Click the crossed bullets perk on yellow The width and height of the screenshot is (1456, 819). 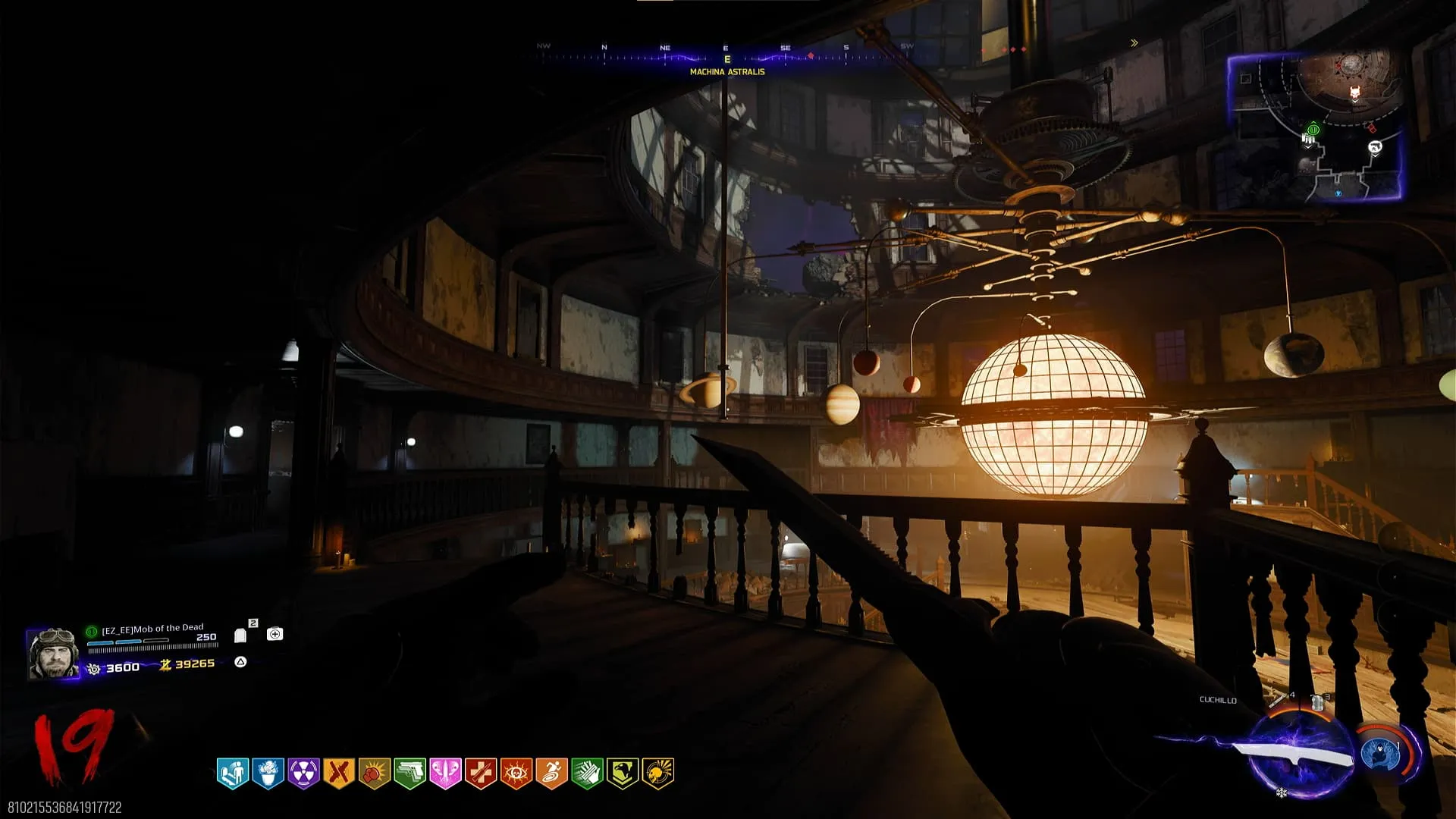click(339, 773)
